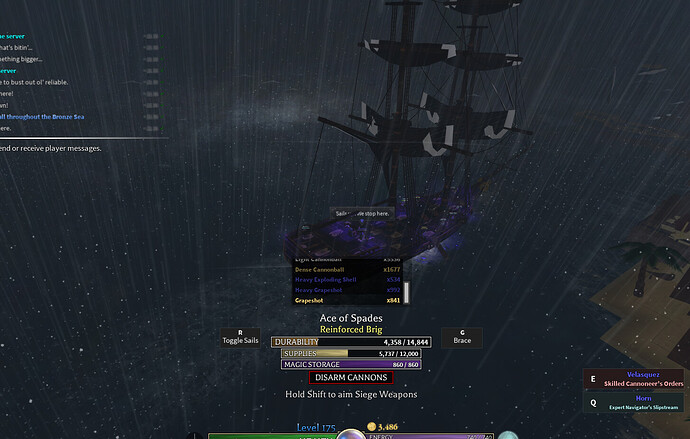The image size is (690, 439).
Task: Toggle the ship's sails
Action: 240,337
